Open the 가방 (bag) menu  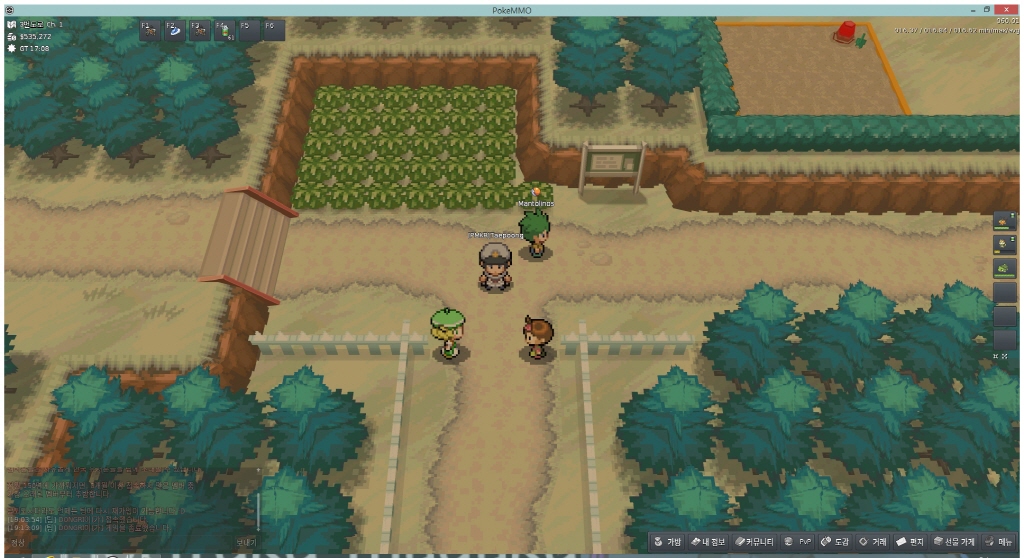pyautogui.click(x=668, y=542)
